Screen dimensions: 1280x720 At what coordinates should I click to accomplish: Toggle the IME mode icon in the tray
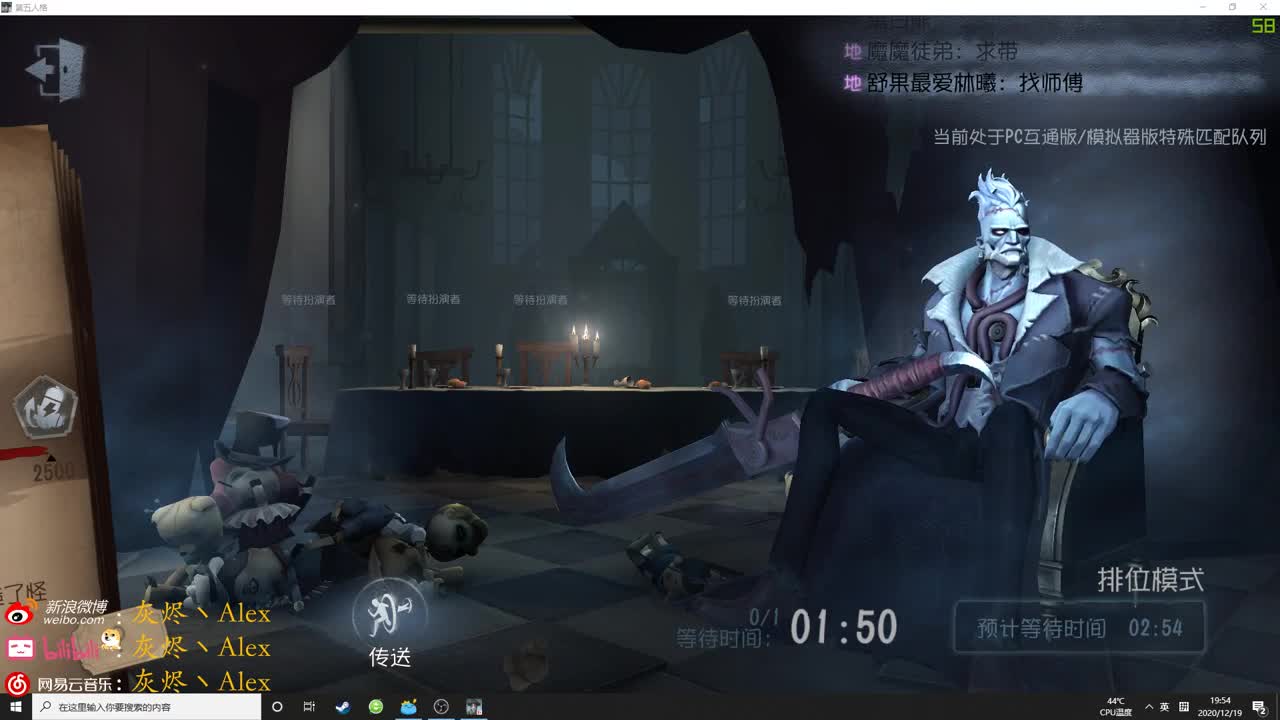tap(1184, 707)
